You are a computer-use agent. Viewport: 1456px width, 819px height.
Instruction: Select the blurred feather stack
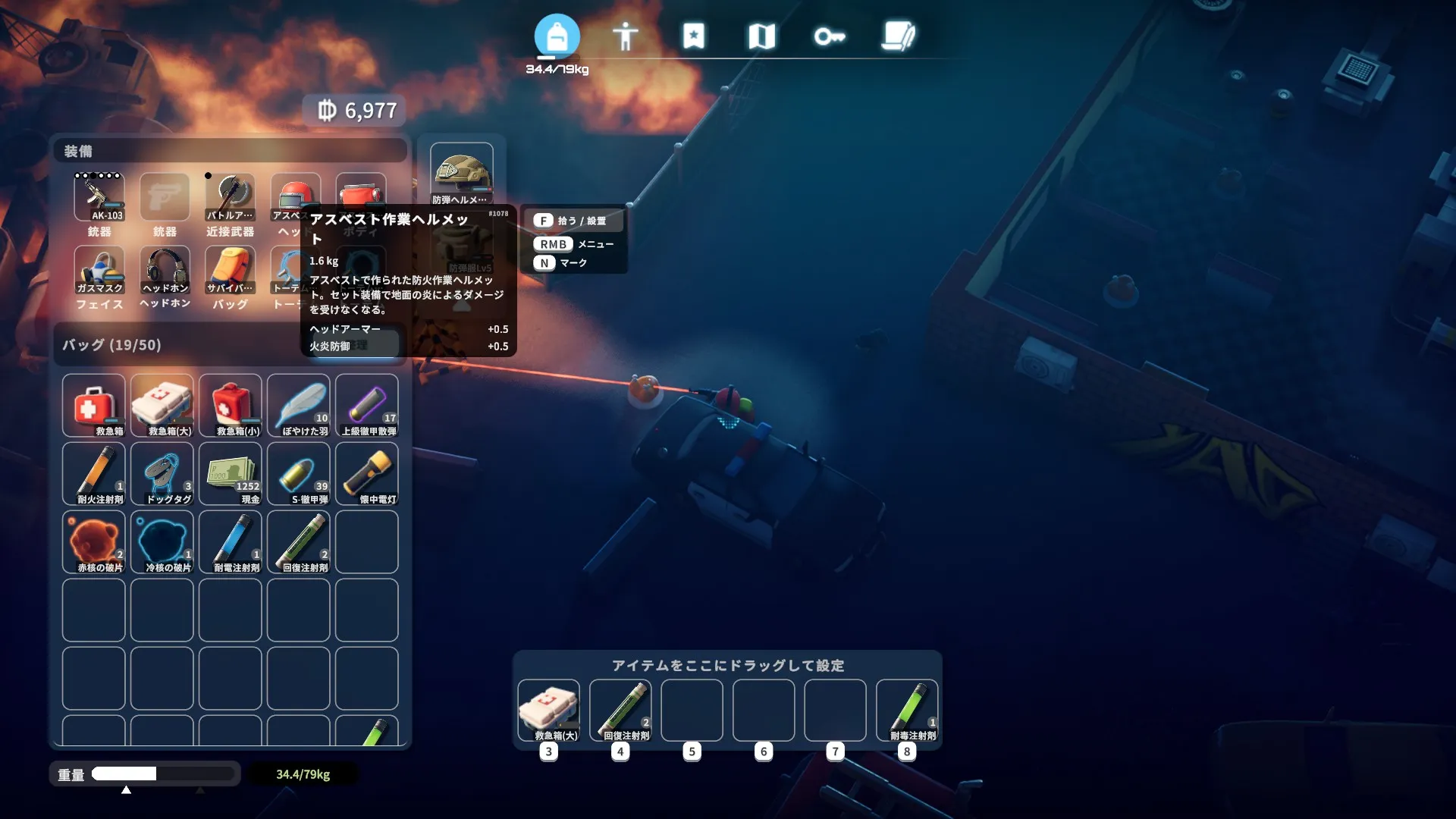click(x=299, y=405)
